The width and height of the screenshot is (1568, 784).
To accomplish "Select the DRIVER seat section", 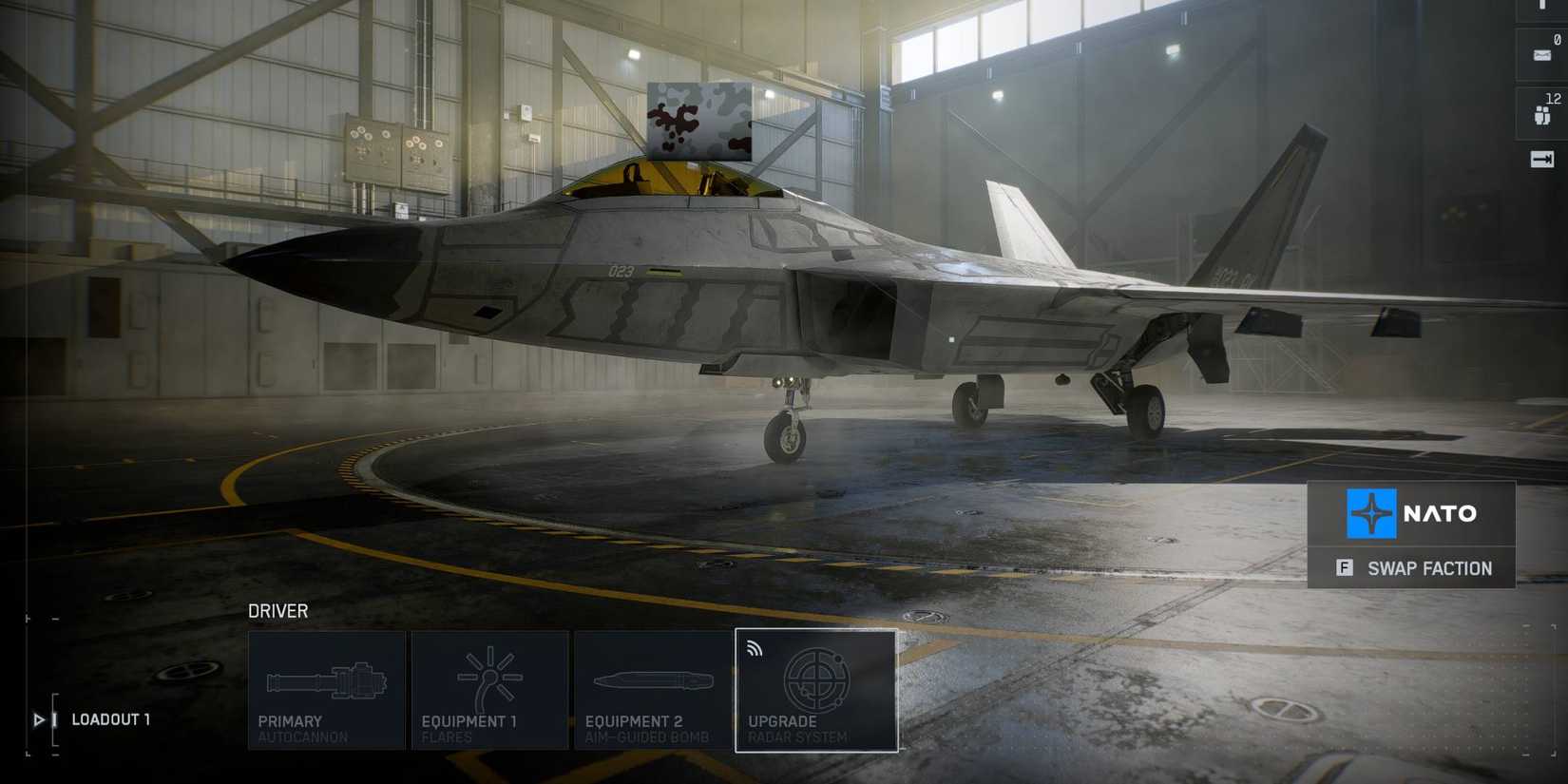I will (277, 611).
